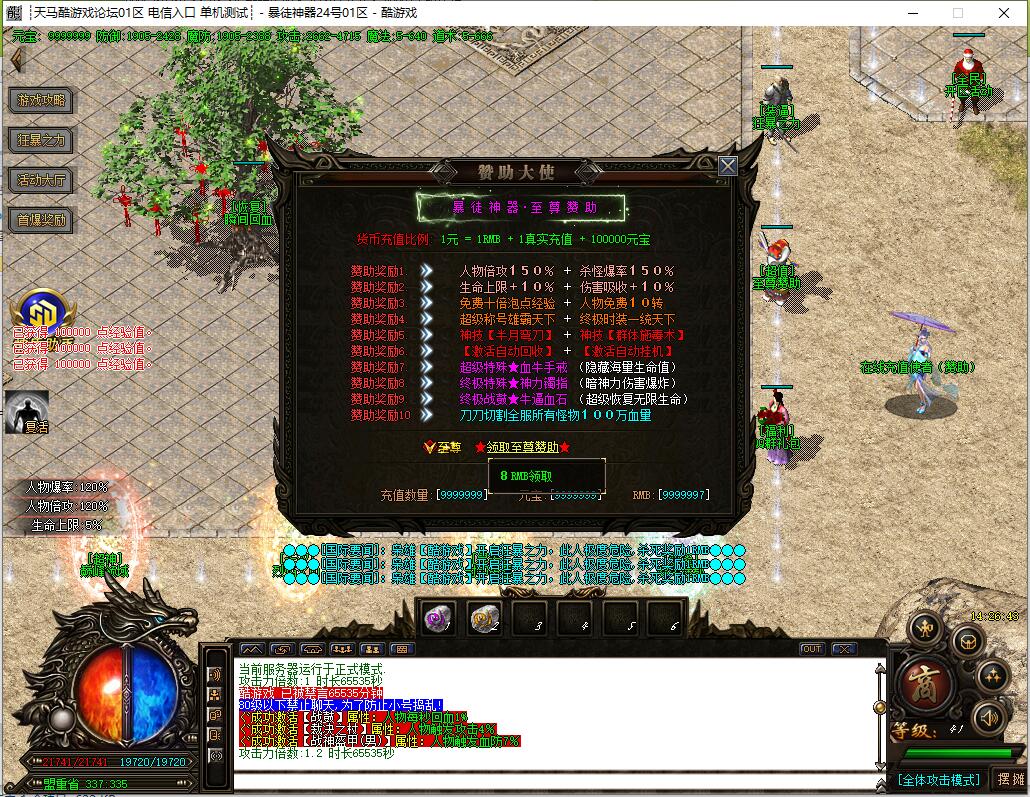Toggle the 全体攻击模式 attack mode
The height and width of the screenshot is (797, 1030).
point(938,780)
